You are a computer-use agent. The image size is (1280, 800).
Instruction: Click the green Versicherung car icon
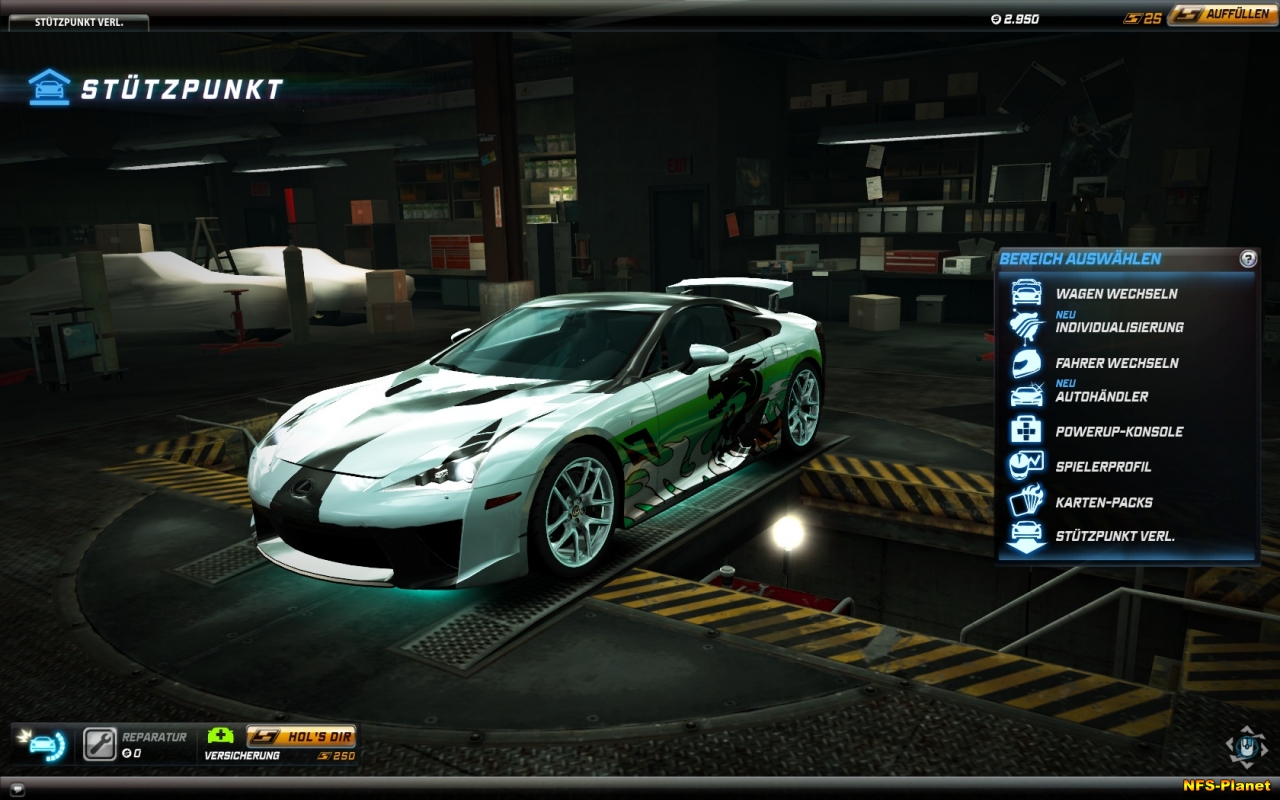(222, 733)
